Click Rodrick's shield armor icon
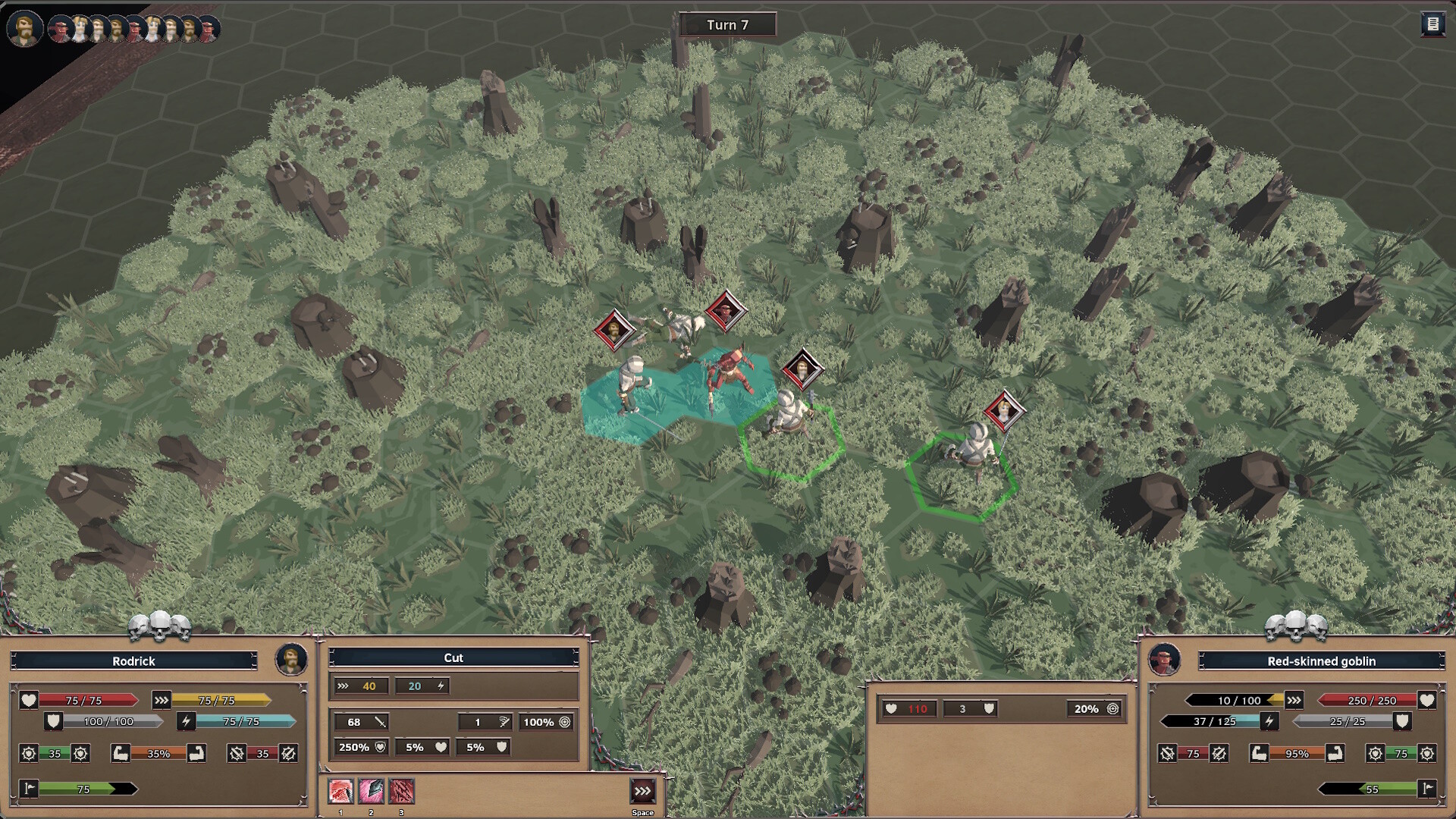This screenshot has width=1456, height=819. coord(53,721)
